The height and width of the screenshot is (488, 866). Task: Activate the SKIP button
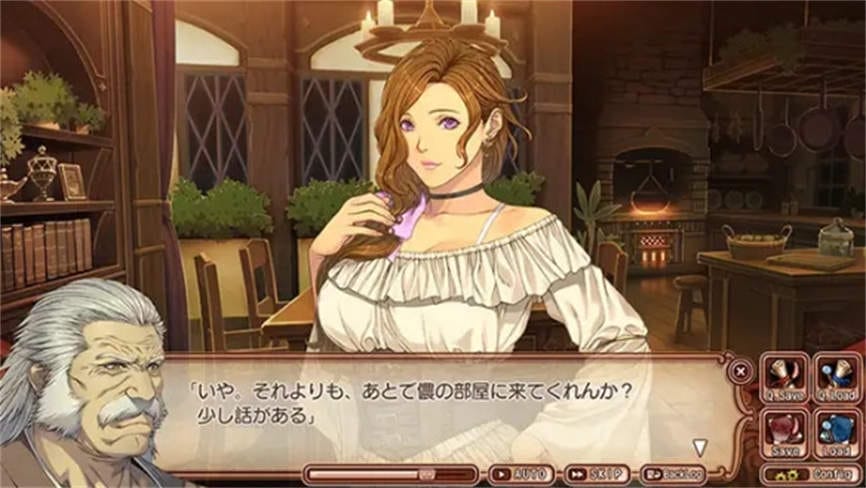point(597,474)
